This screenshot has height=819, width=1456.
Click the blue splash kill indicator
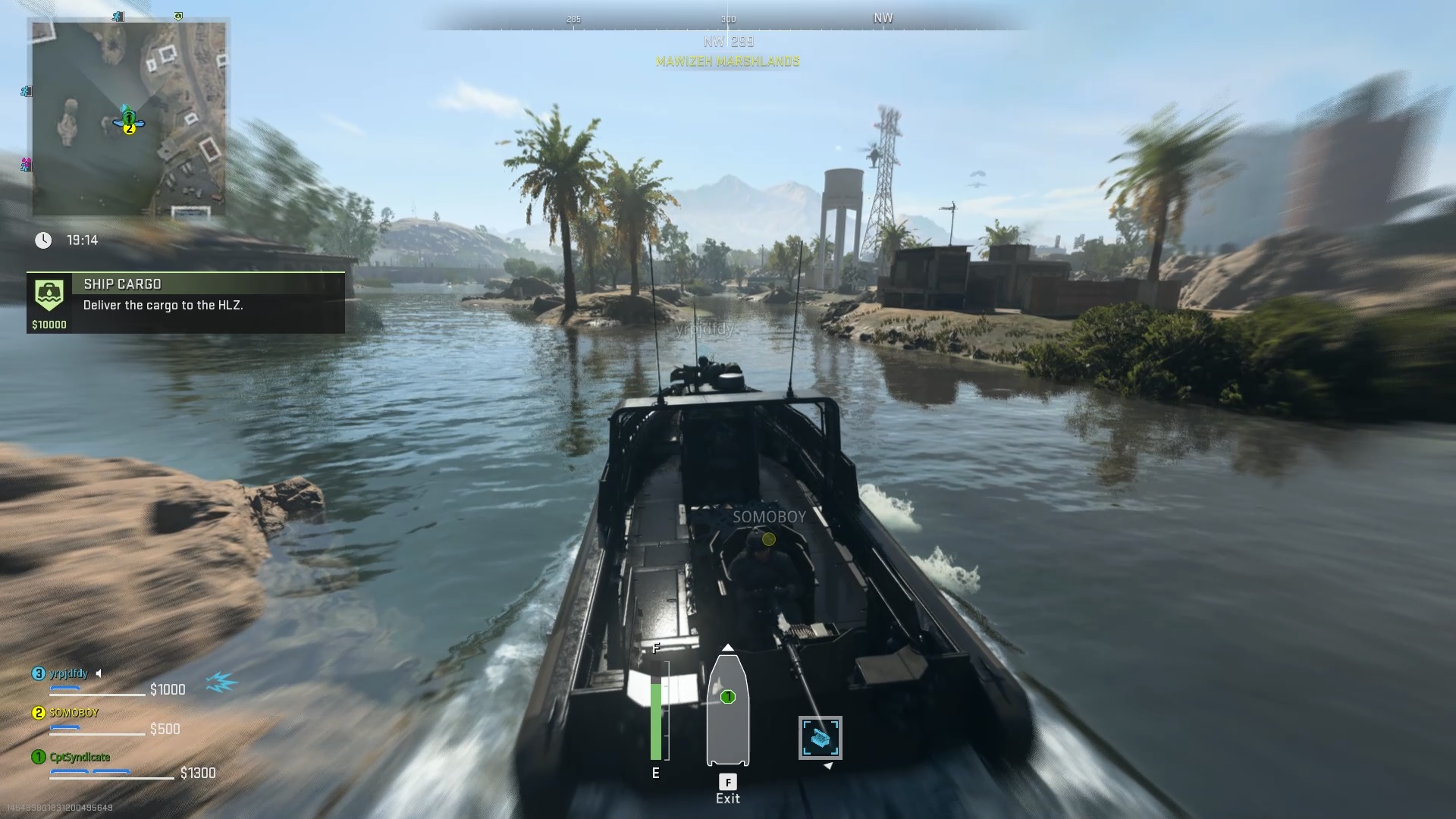(218, 682)
